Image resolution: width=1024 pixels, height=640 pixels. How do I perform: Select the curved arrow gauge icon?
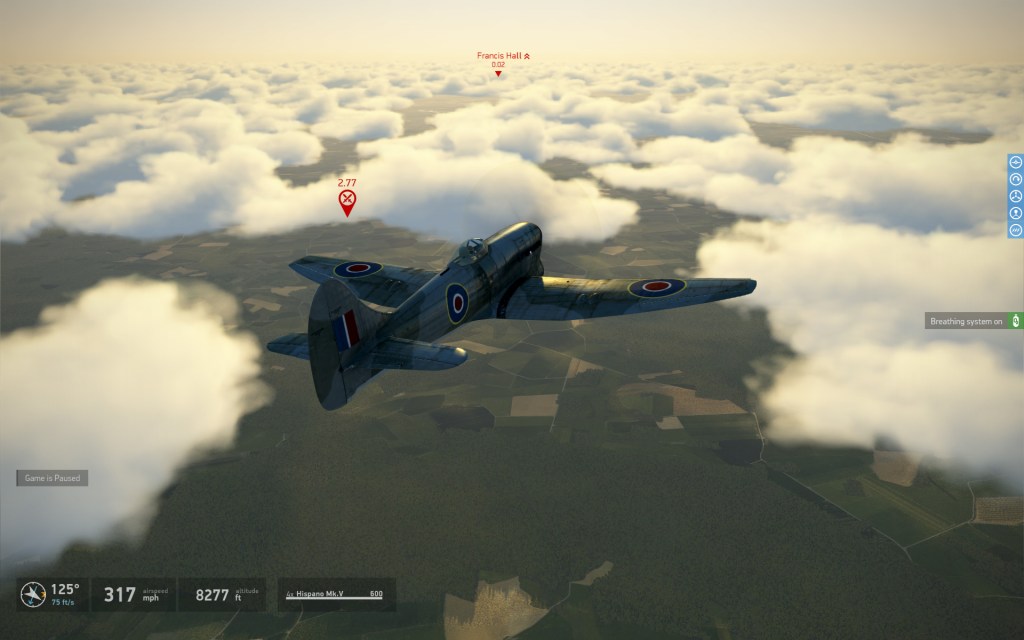[1015, 179]
